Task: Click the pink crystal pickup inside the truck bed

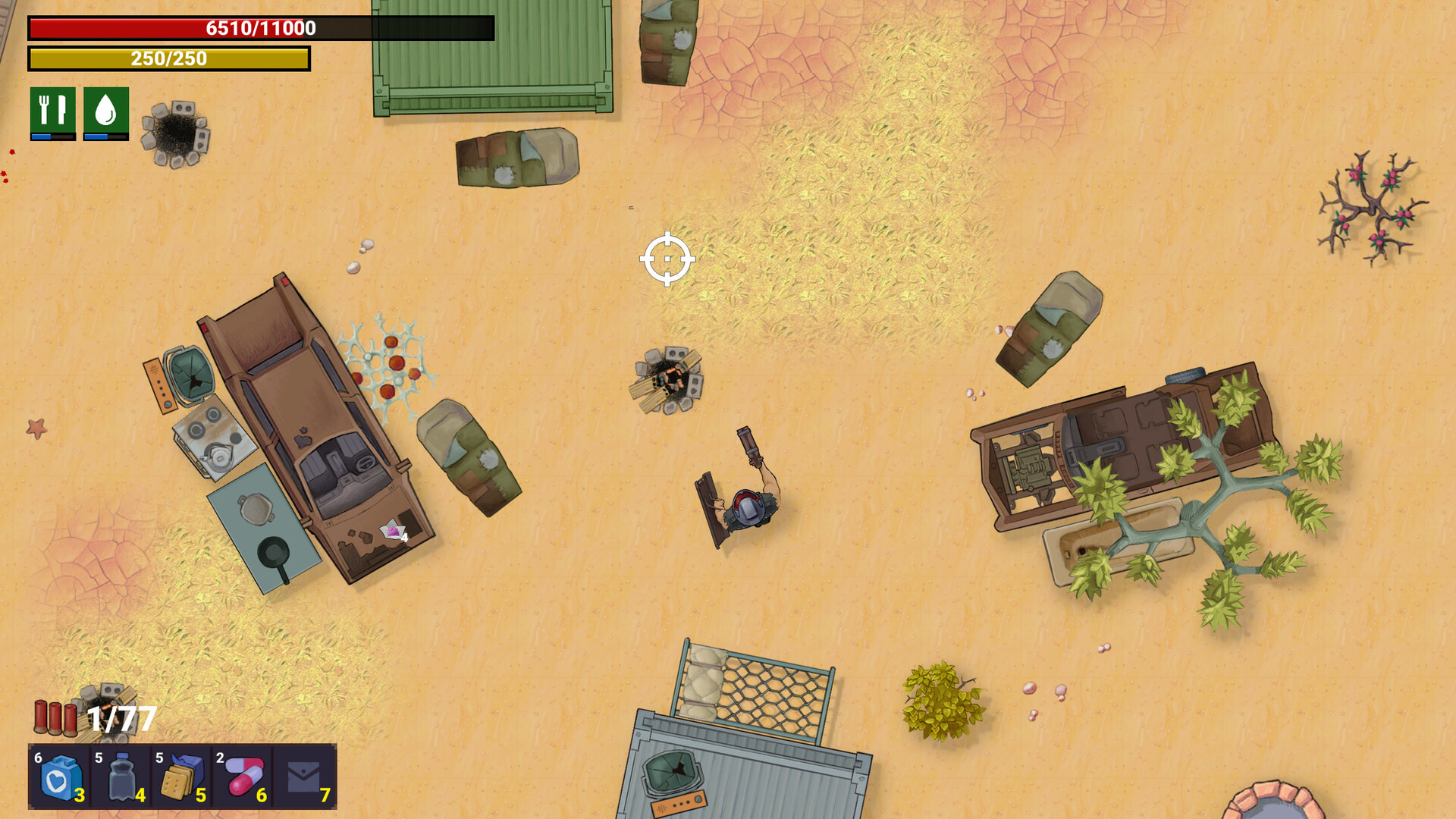Action: (391, 529)
